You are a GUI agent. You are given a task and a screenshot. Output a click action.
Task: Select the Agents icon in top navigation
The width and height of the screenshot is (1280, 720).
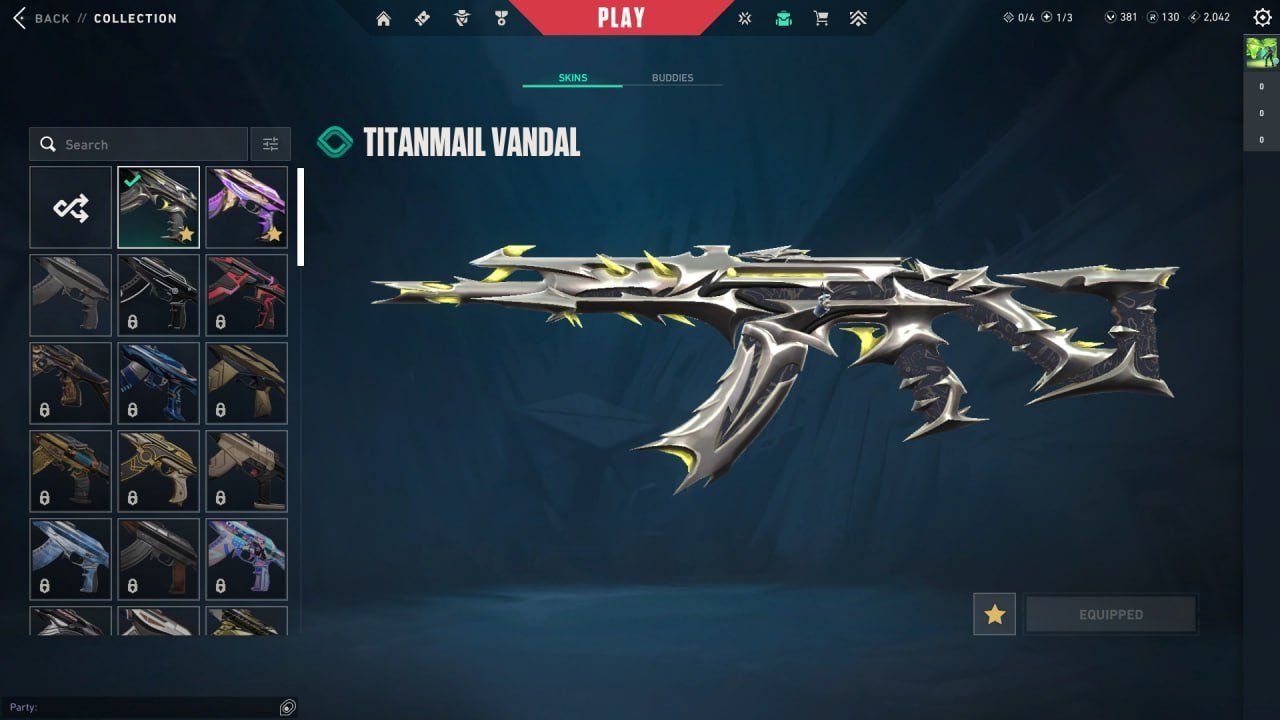(x=461, y=17)
